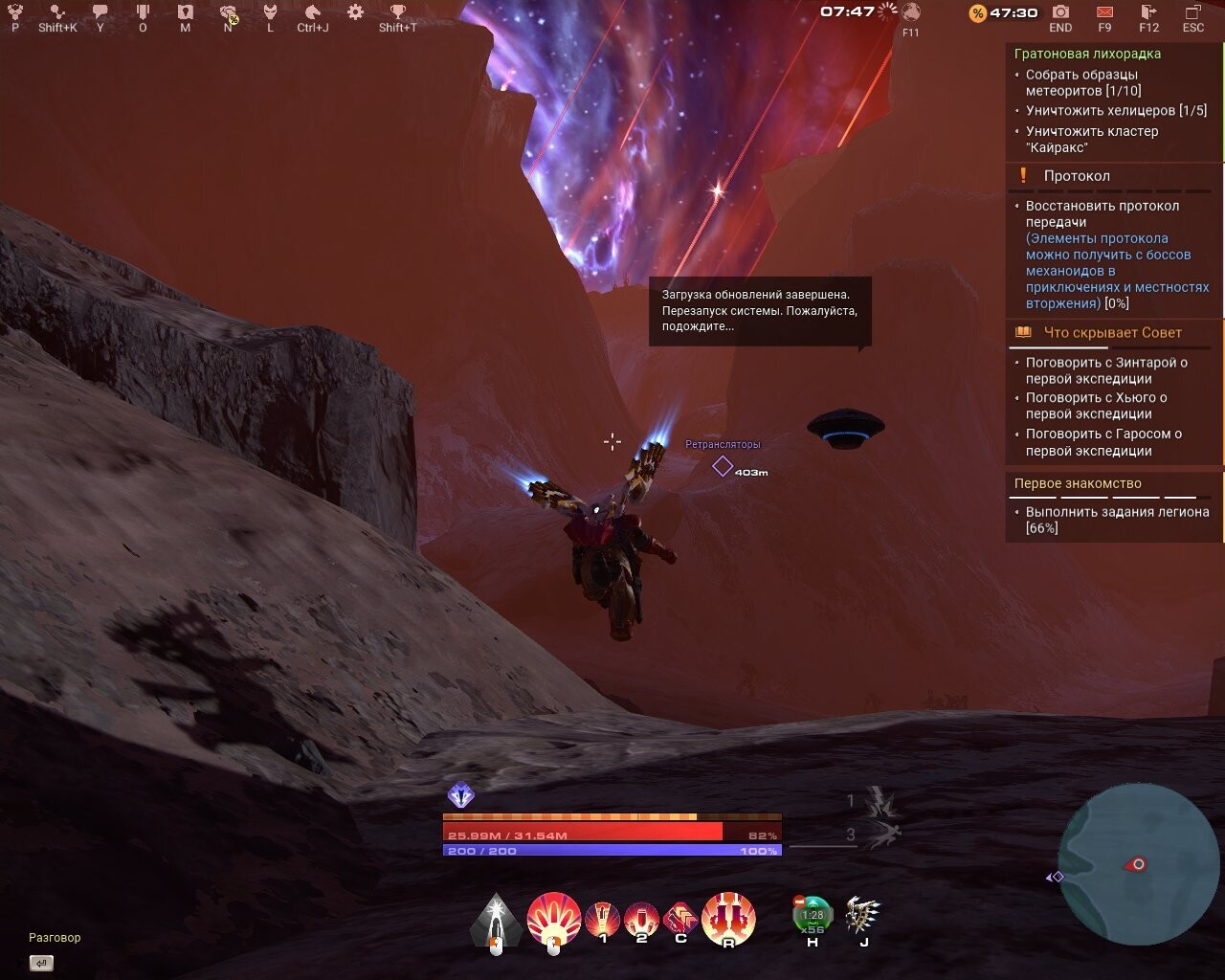Collapse the 'Гратоновая лихорадка' quest section

pos(1087,54)
